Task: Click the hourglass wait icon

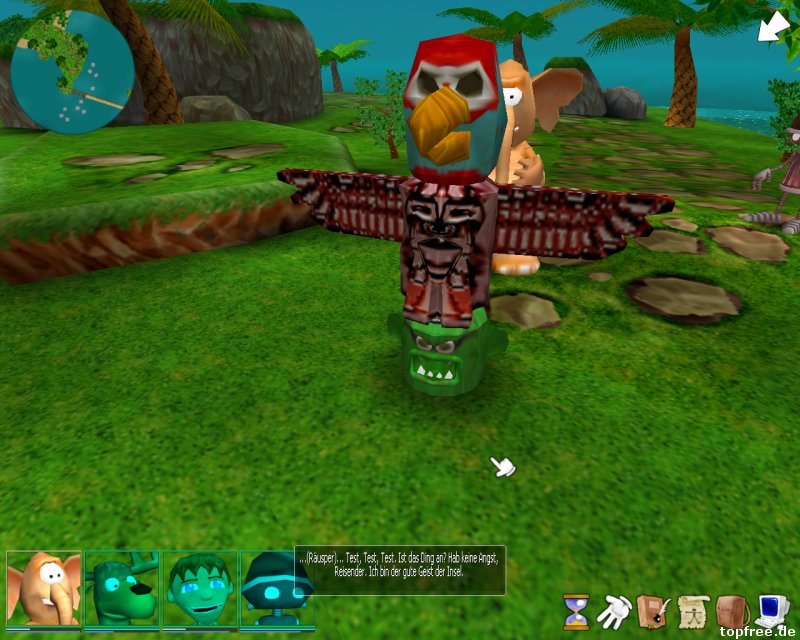Action: point(576,610)
